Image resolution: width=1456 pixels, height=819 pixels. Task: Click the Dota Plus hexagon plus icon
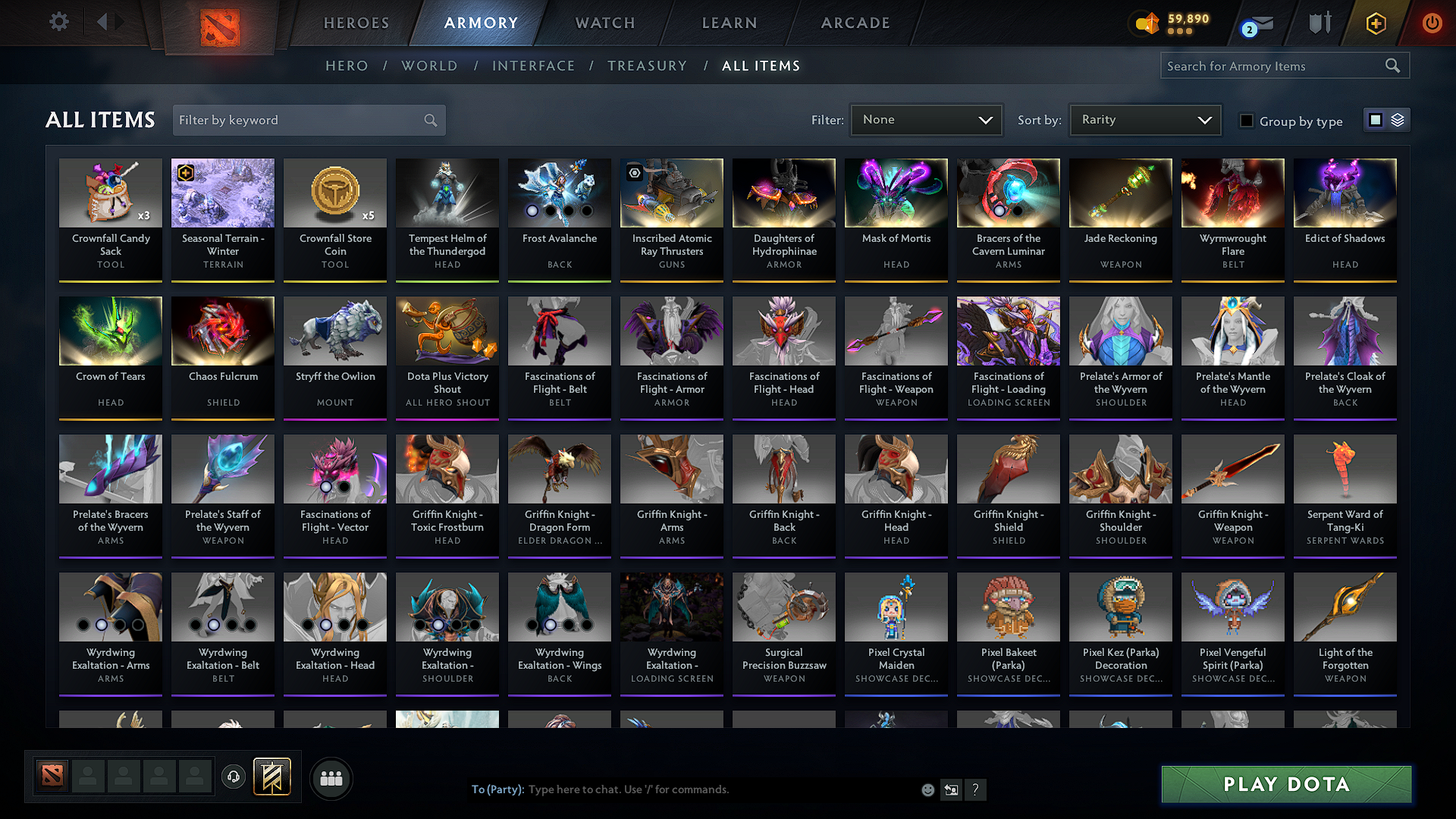click(x=1376, y=24)
